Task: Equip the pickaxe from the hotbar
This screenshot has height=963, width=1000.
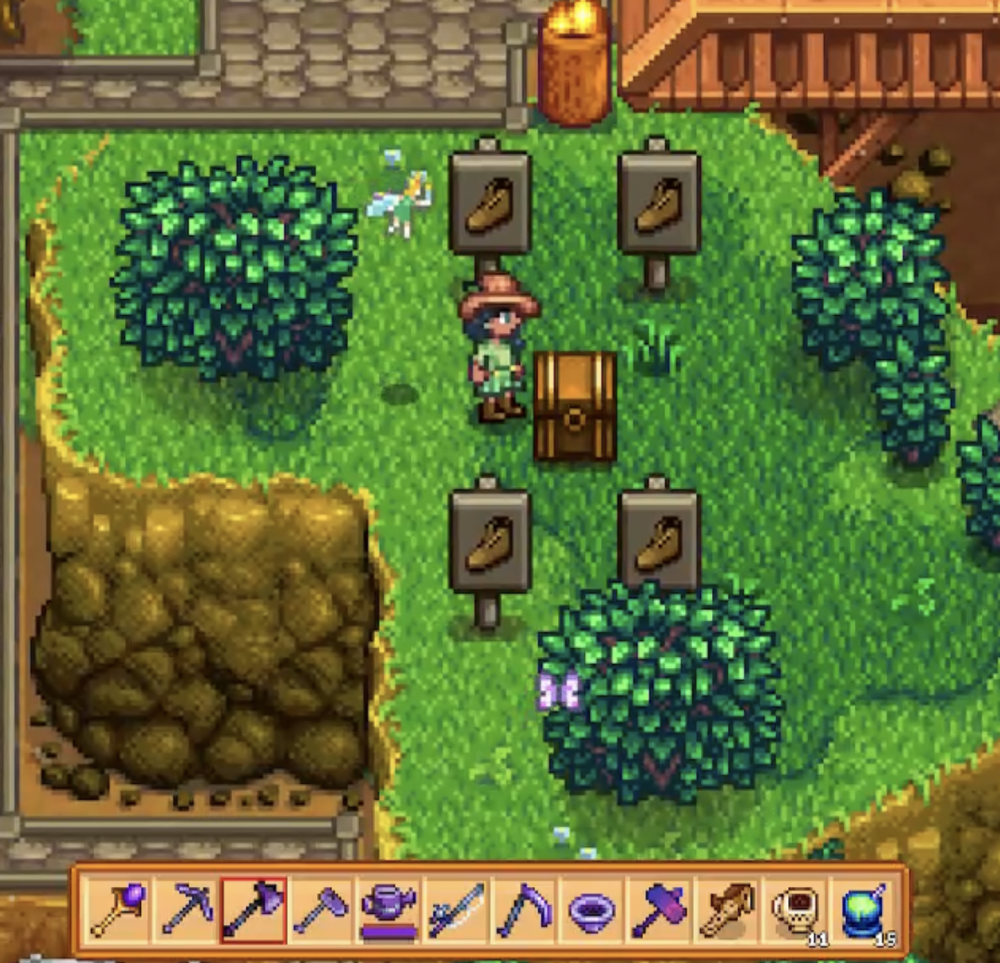Action: pyautogui.click(x=186, y=910)
